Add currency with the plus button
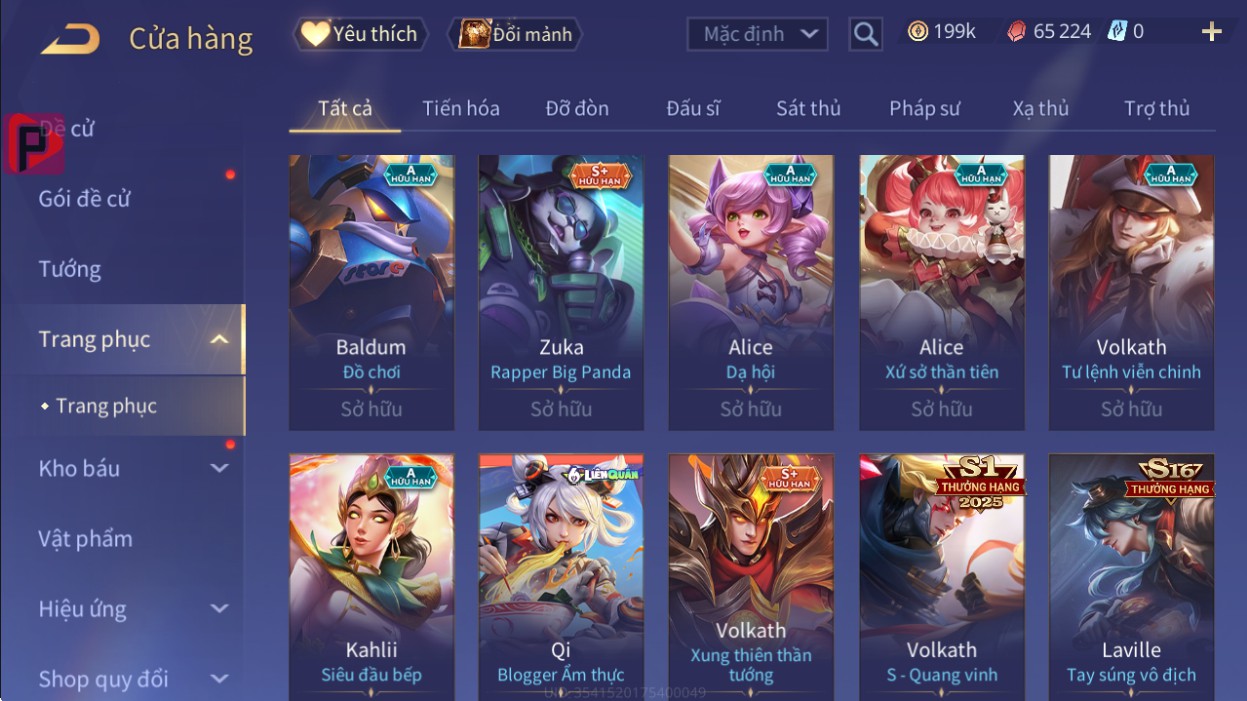Viewport: 1247px width, 701px height. tap(1211, 32)
